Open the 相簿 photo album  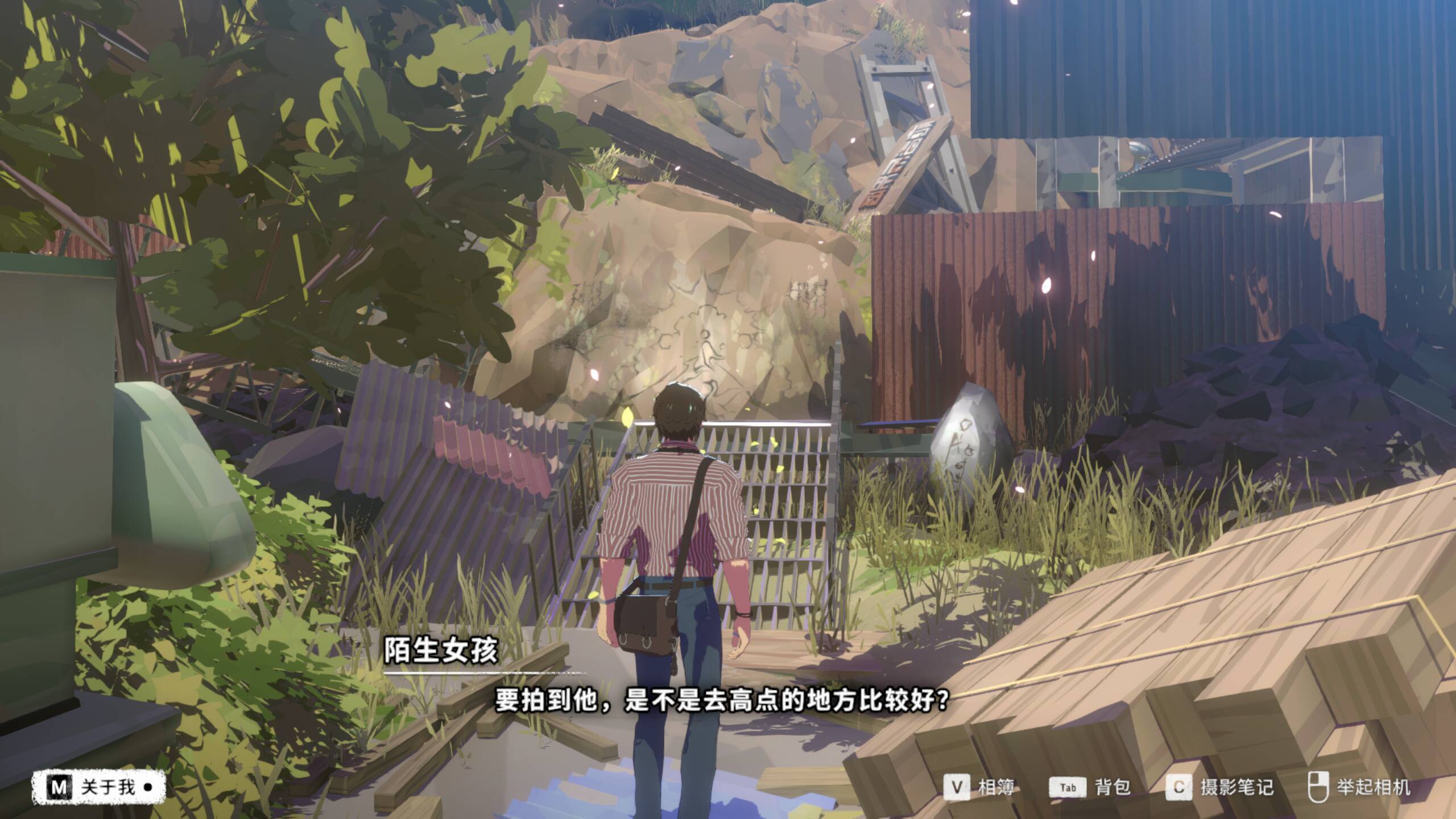[x=979, y=787]
